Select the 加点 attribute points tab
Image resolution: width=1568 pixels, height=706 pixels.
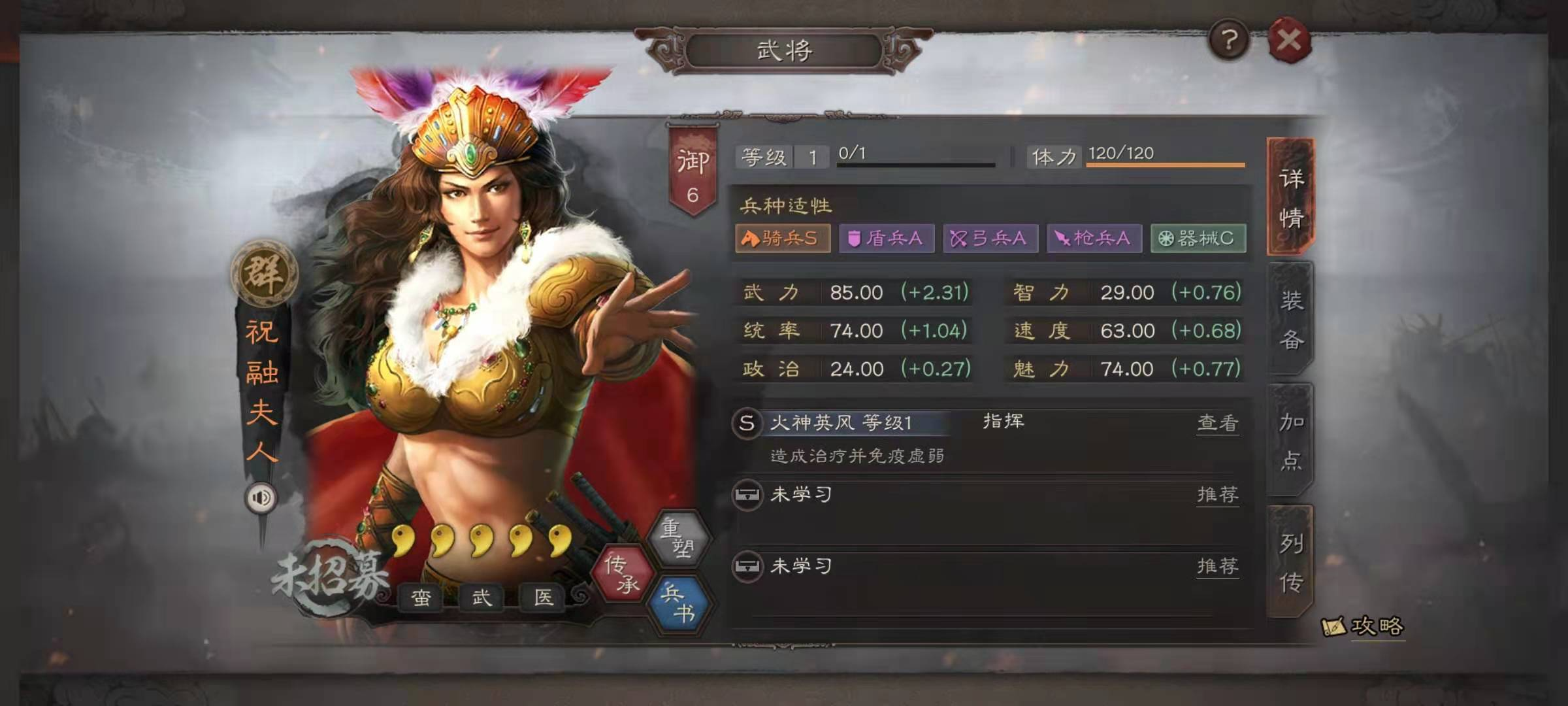pos(1290,441)
